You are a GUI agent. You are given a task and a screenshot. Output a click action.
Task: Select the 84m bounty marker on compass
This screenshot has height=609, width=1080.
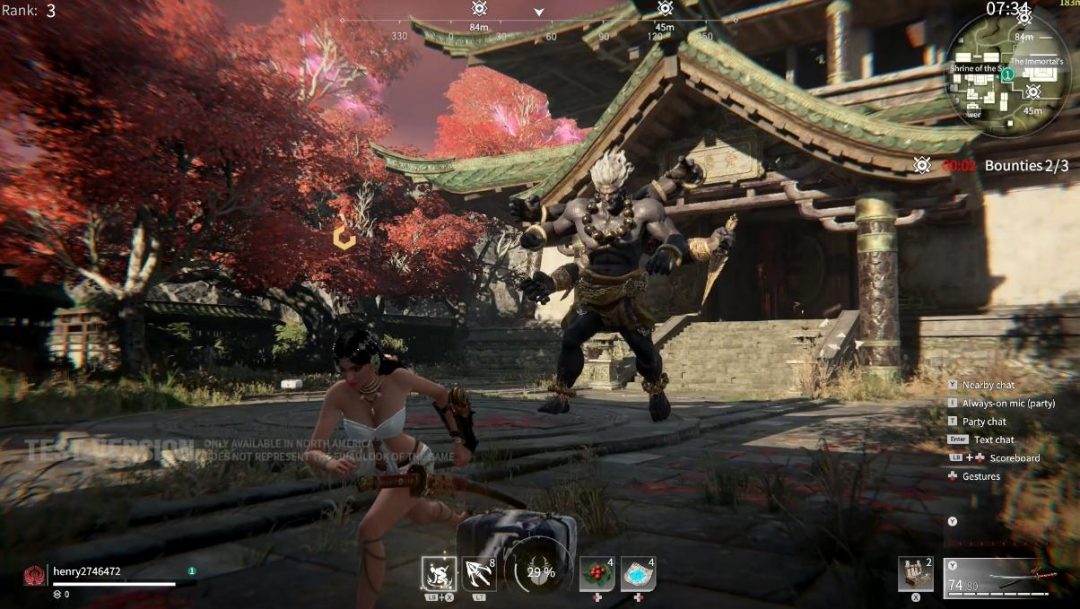pyautogui.click(x=479, y=9)
